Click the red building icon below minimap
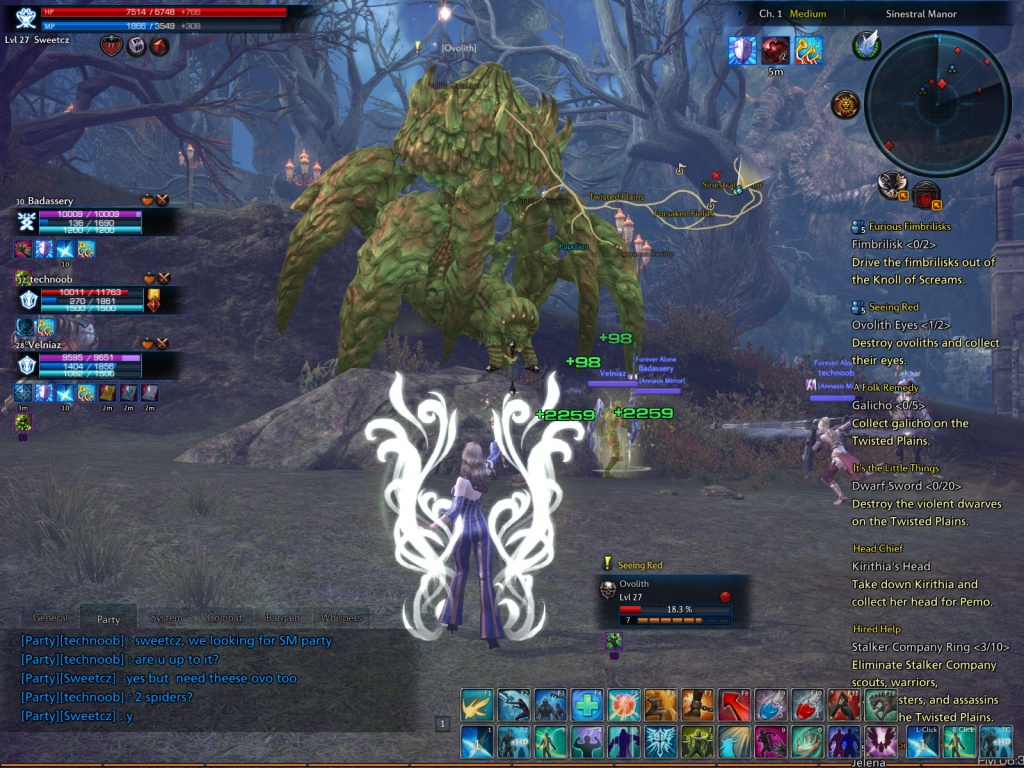 pos(926,194)
